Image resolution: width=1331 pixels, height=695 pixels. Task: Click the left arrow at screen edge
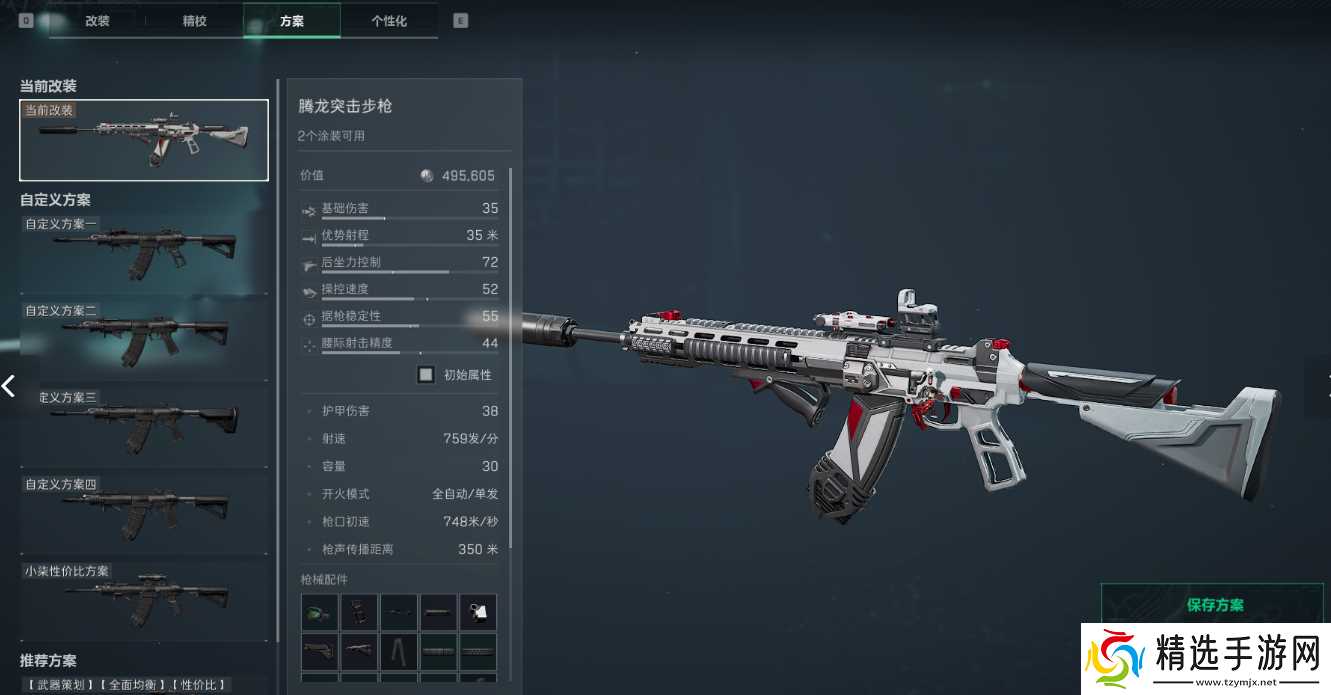9,385
